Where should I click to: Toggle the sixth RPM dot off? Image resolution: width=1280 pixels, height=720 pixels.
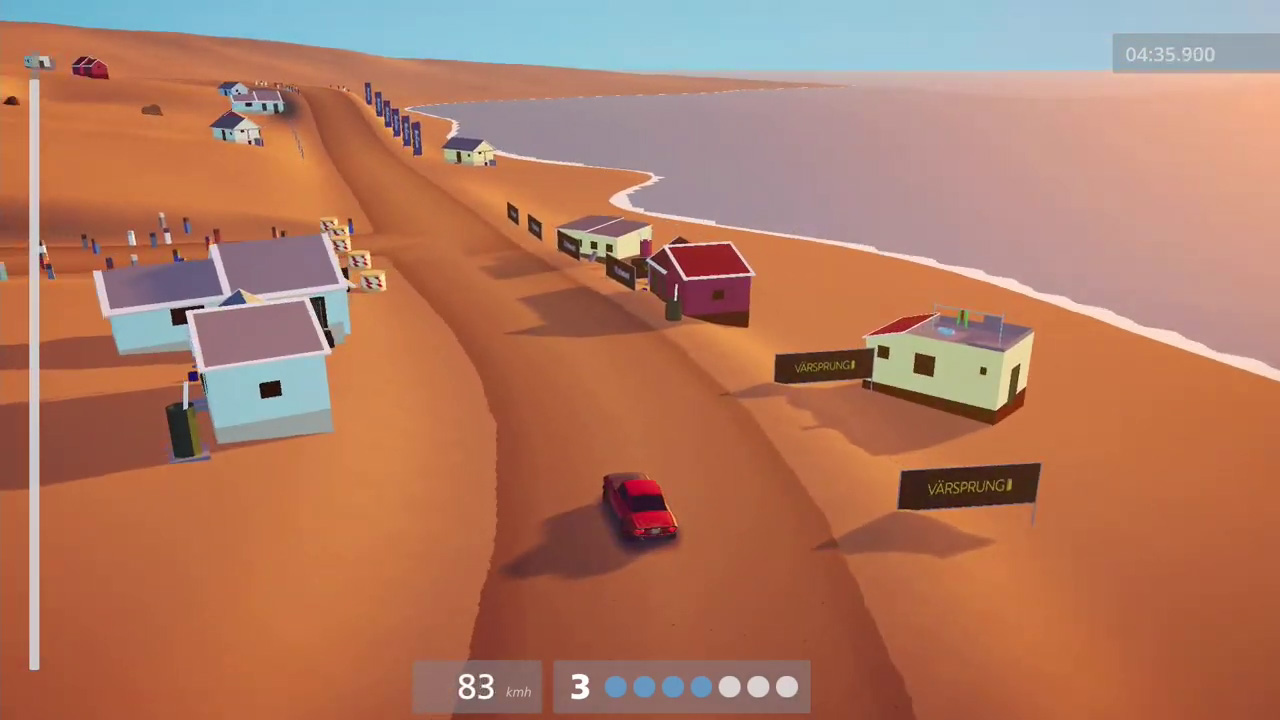(757, 687)
